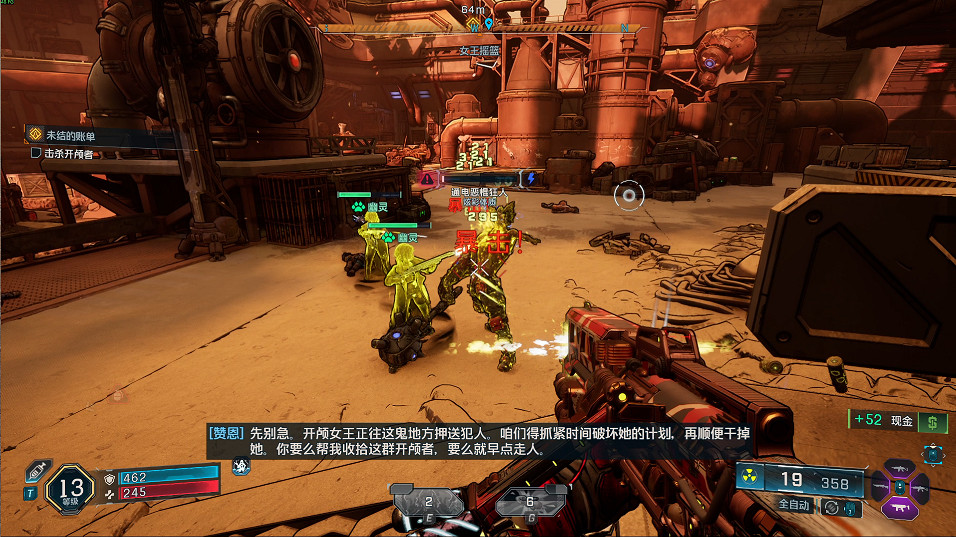Switch to the right weapon slot
The height and width of the screenshot is (537, 956).
pyautogui.click(x=920, y=487)
